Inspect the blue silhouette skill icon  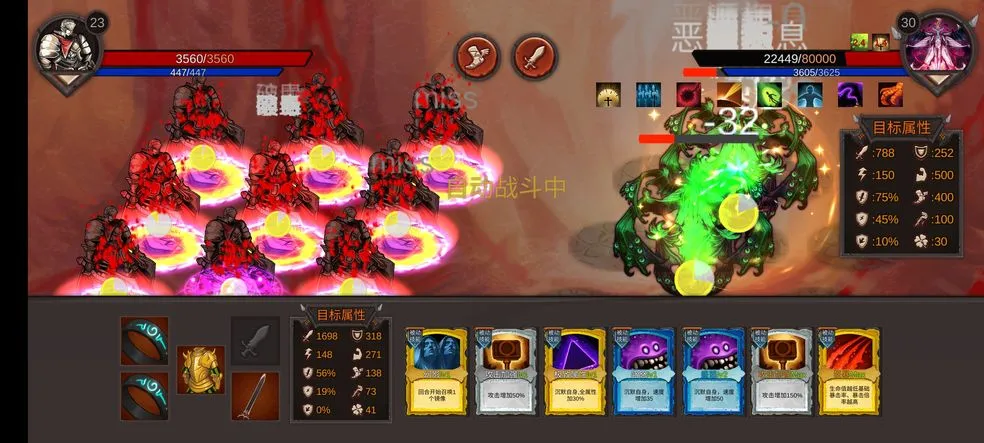[x=809, y=95]
